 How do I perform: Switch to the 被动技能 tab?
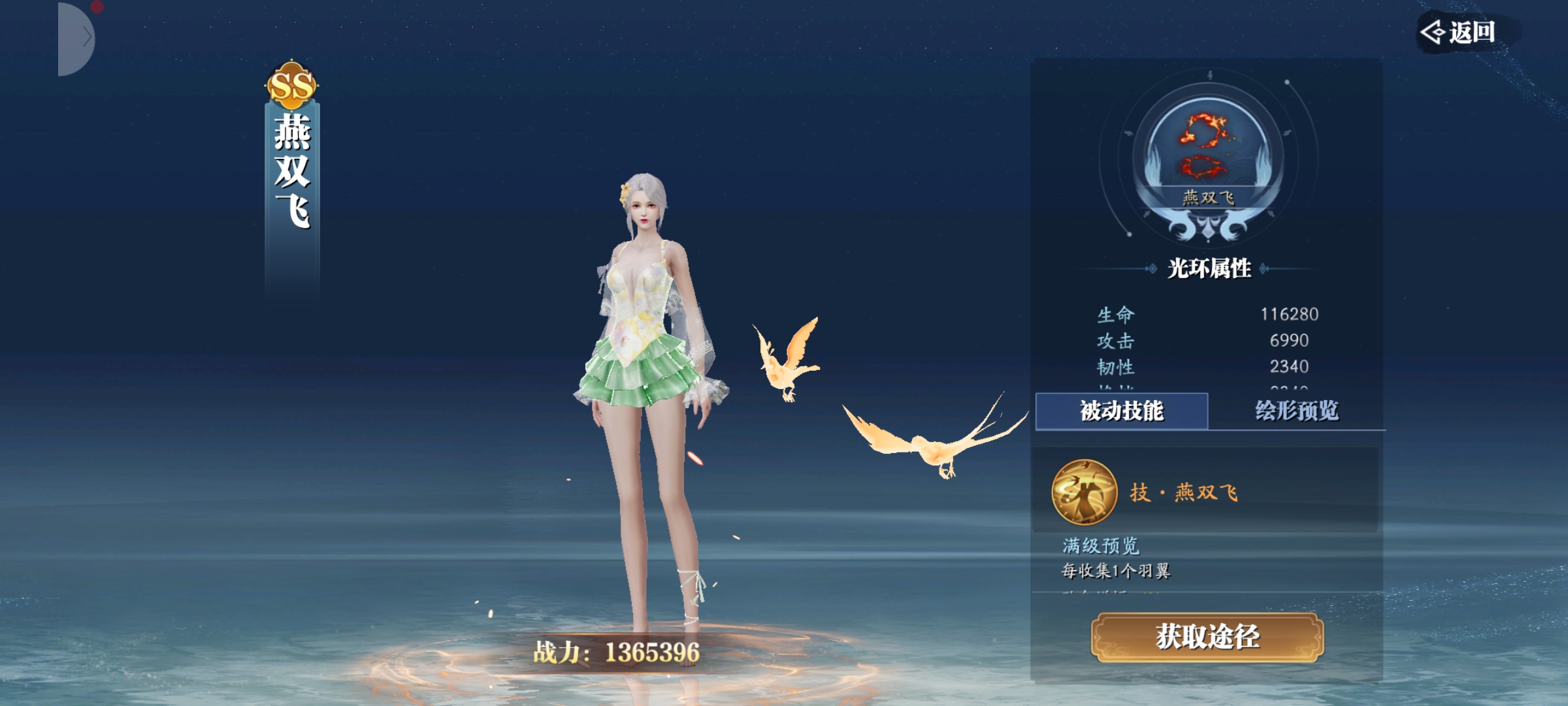tap(1121, 411)
